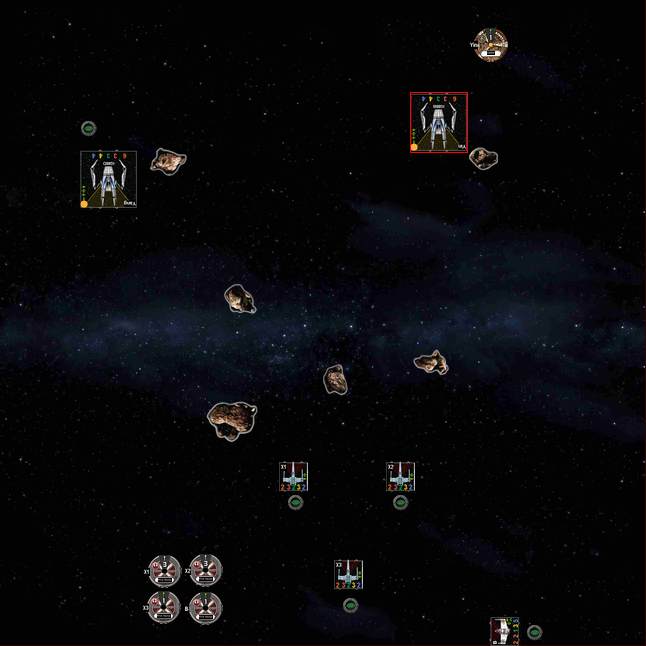This screenshot has height=646, width=646.
Task: Pick the green token below the X1 ship
Action: pos(295,502)
